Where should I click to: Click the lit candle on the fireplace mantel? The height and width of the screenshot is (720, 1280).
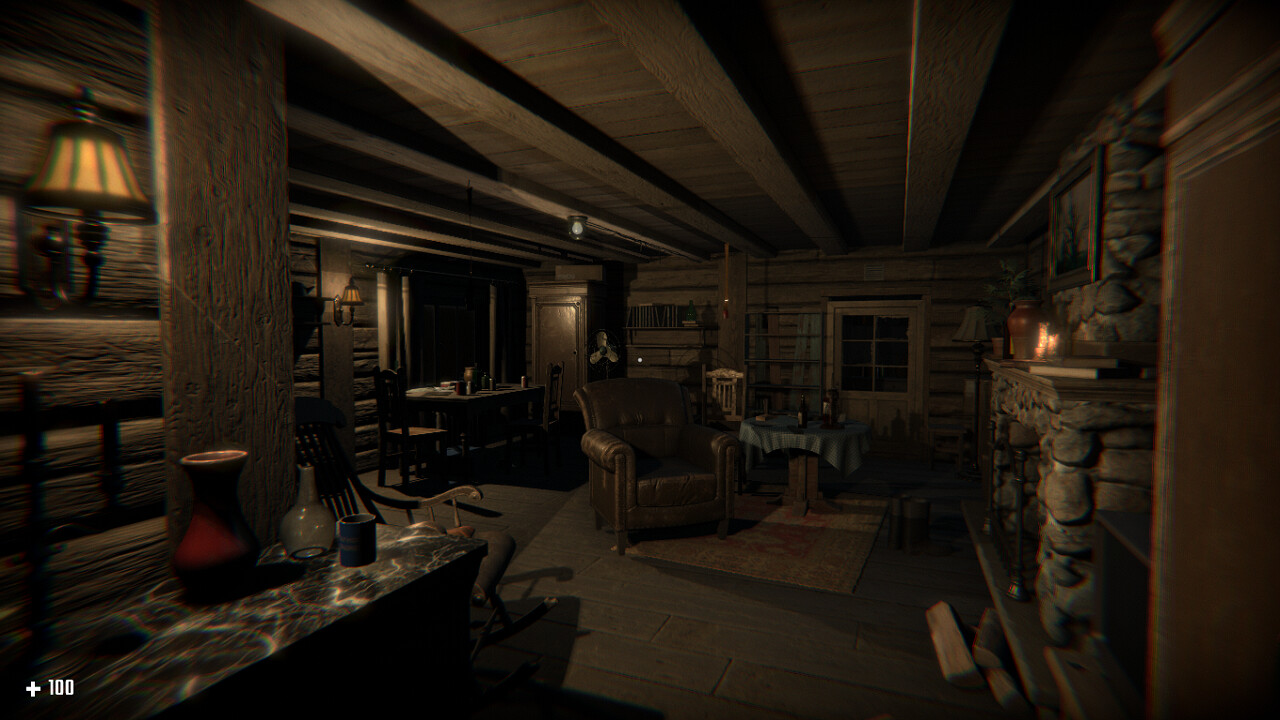pos(1045,340)
